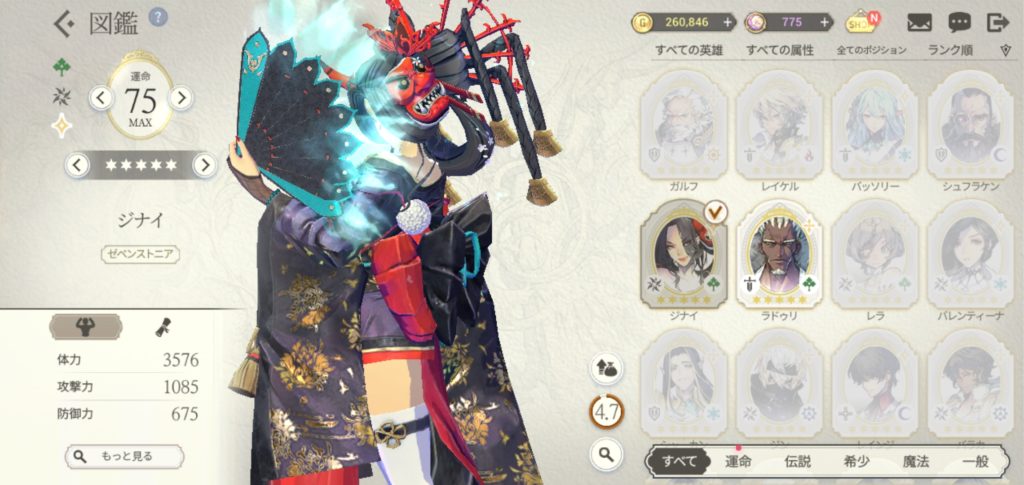The height and width of the screenshot is (485, 1024).
Task: Open the すべての属性 filter
Action: coord(779,49)
